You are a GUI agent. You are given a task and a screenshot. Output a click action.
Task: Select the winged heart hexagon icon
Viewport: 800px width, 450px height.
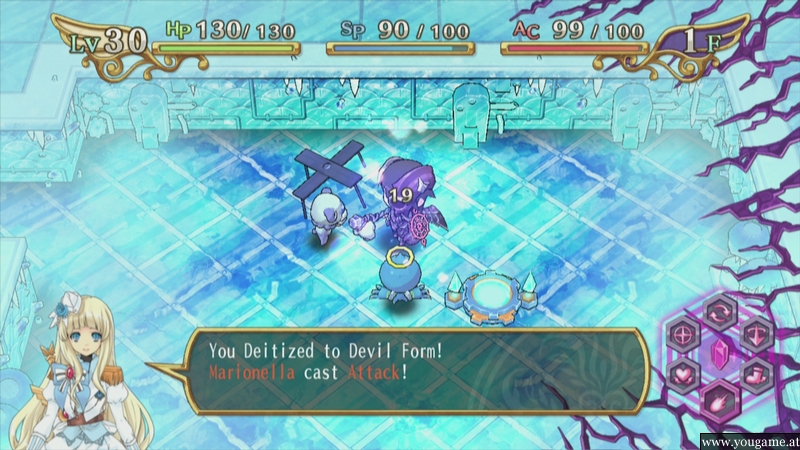684,374
